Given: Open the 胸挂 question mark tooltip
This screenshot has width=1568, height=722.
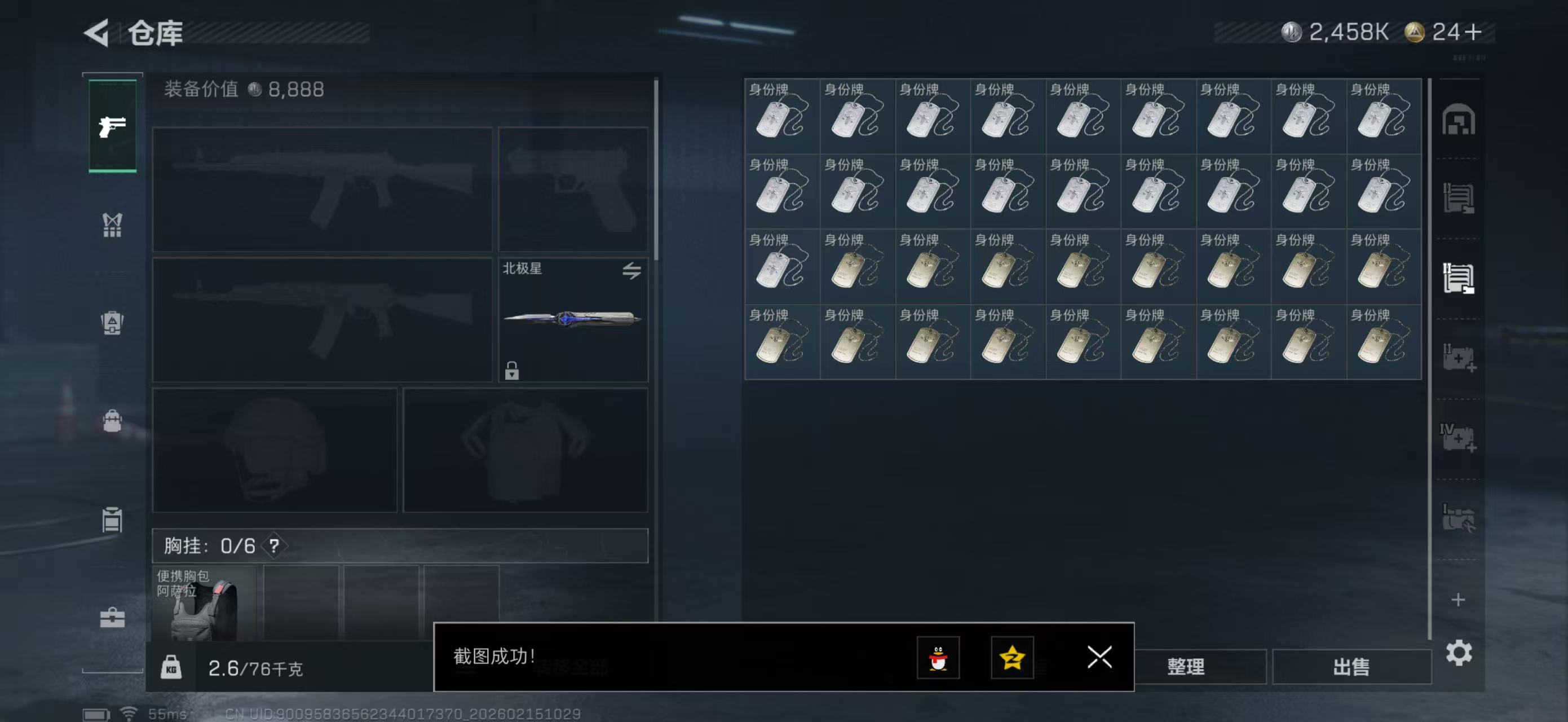Looking at the screenshot, I should (275, 546).
